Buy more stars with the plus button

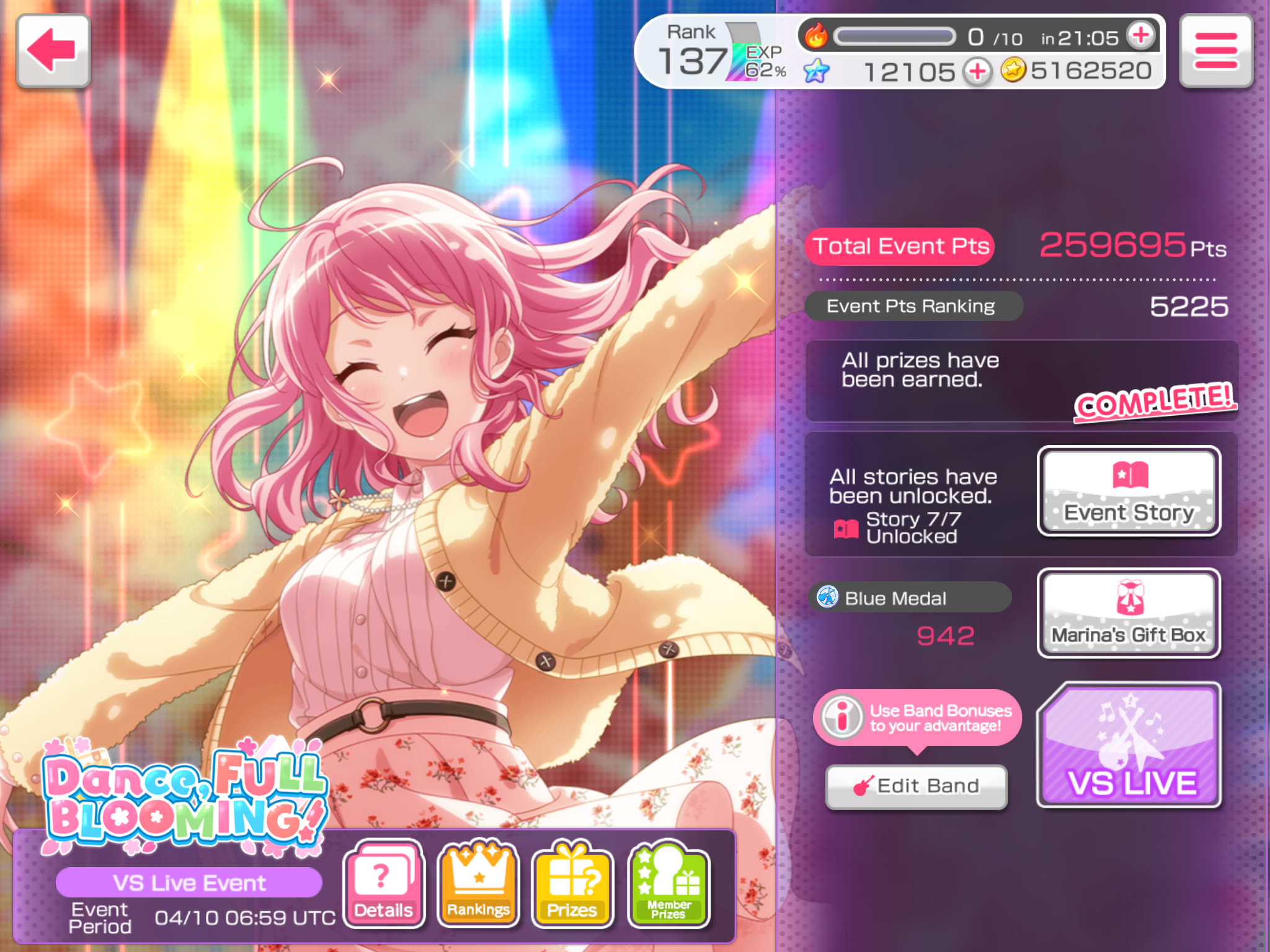978,72
